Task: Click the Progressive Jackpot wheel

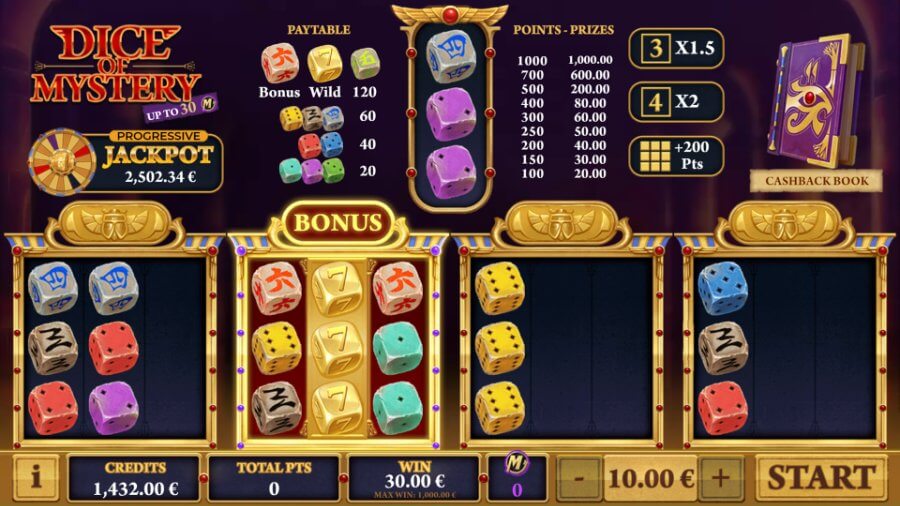Action: [x=60, y=160]
